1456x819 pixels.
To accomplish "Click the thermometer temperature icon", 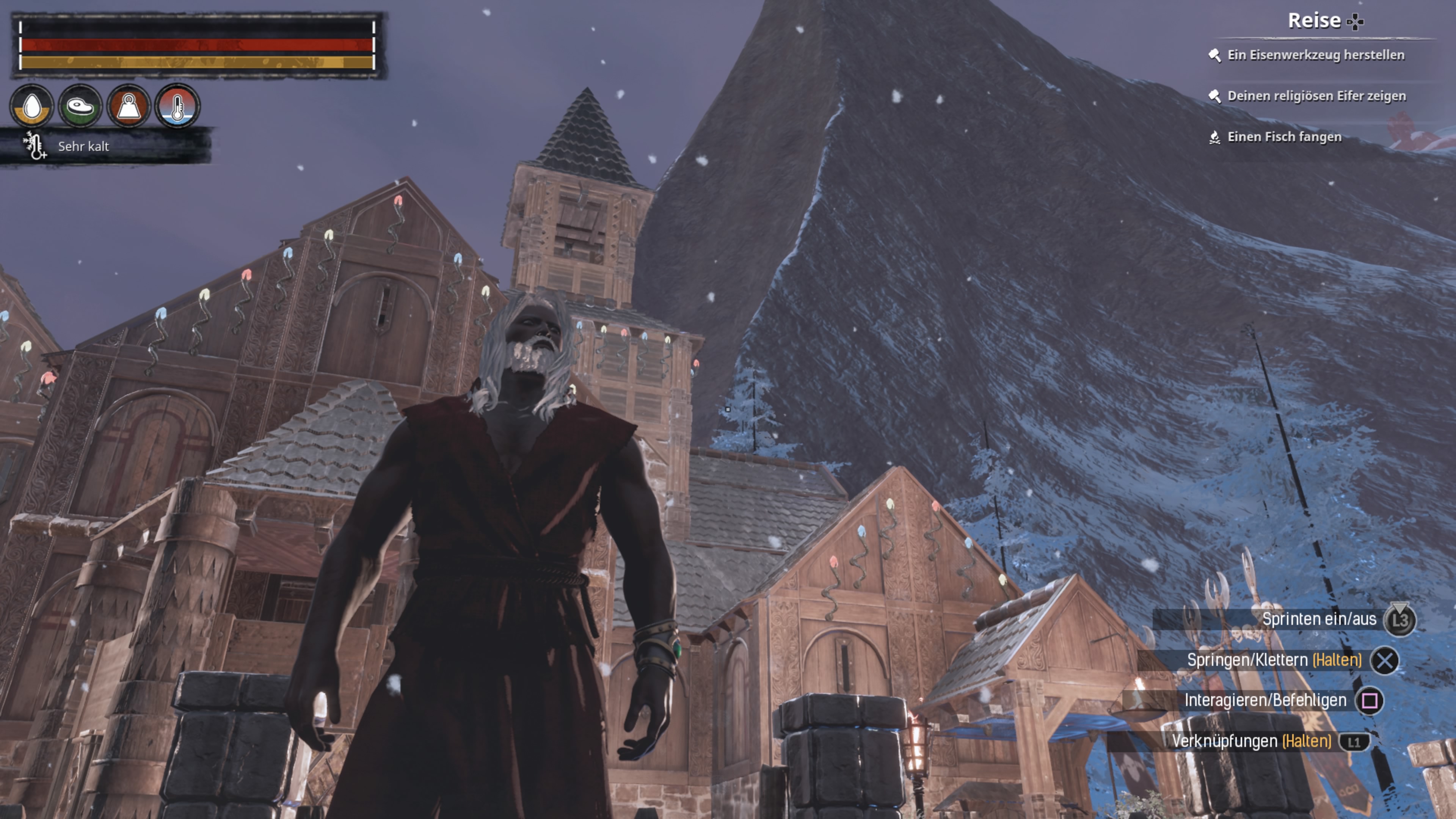I will [177, 106].
